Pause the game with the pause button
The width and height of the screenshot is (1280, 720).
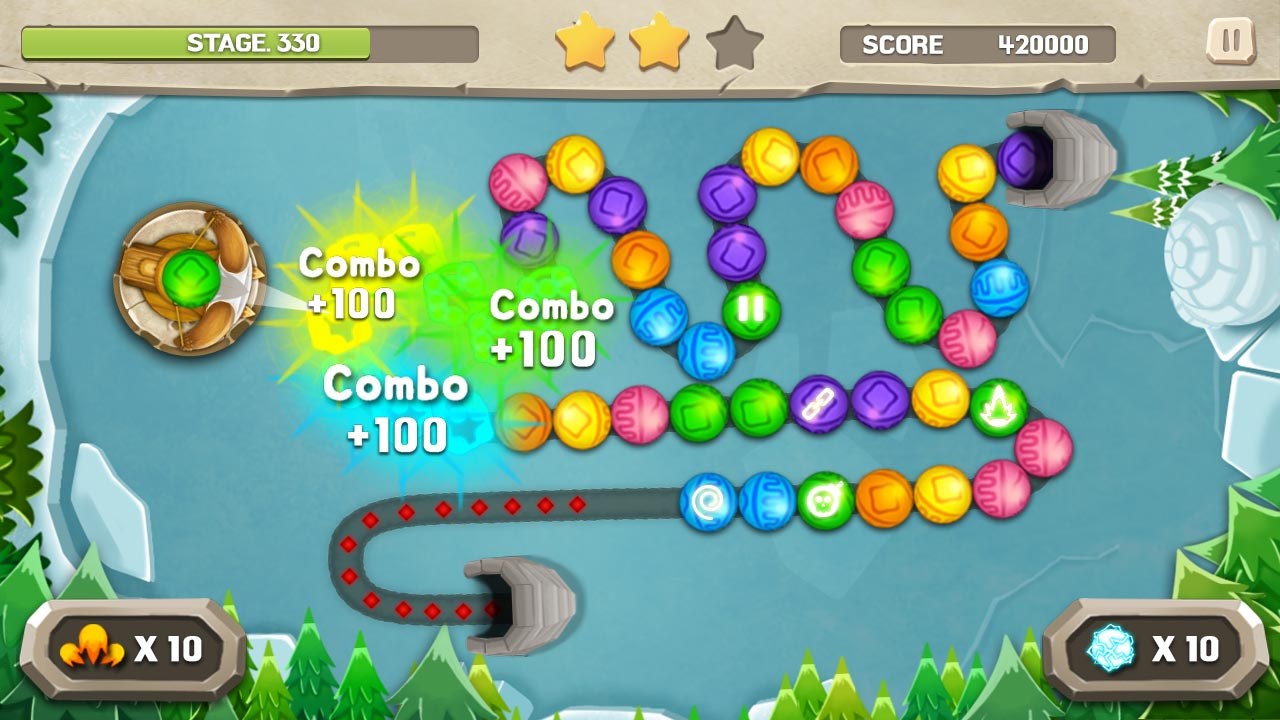coord(1230,42)
